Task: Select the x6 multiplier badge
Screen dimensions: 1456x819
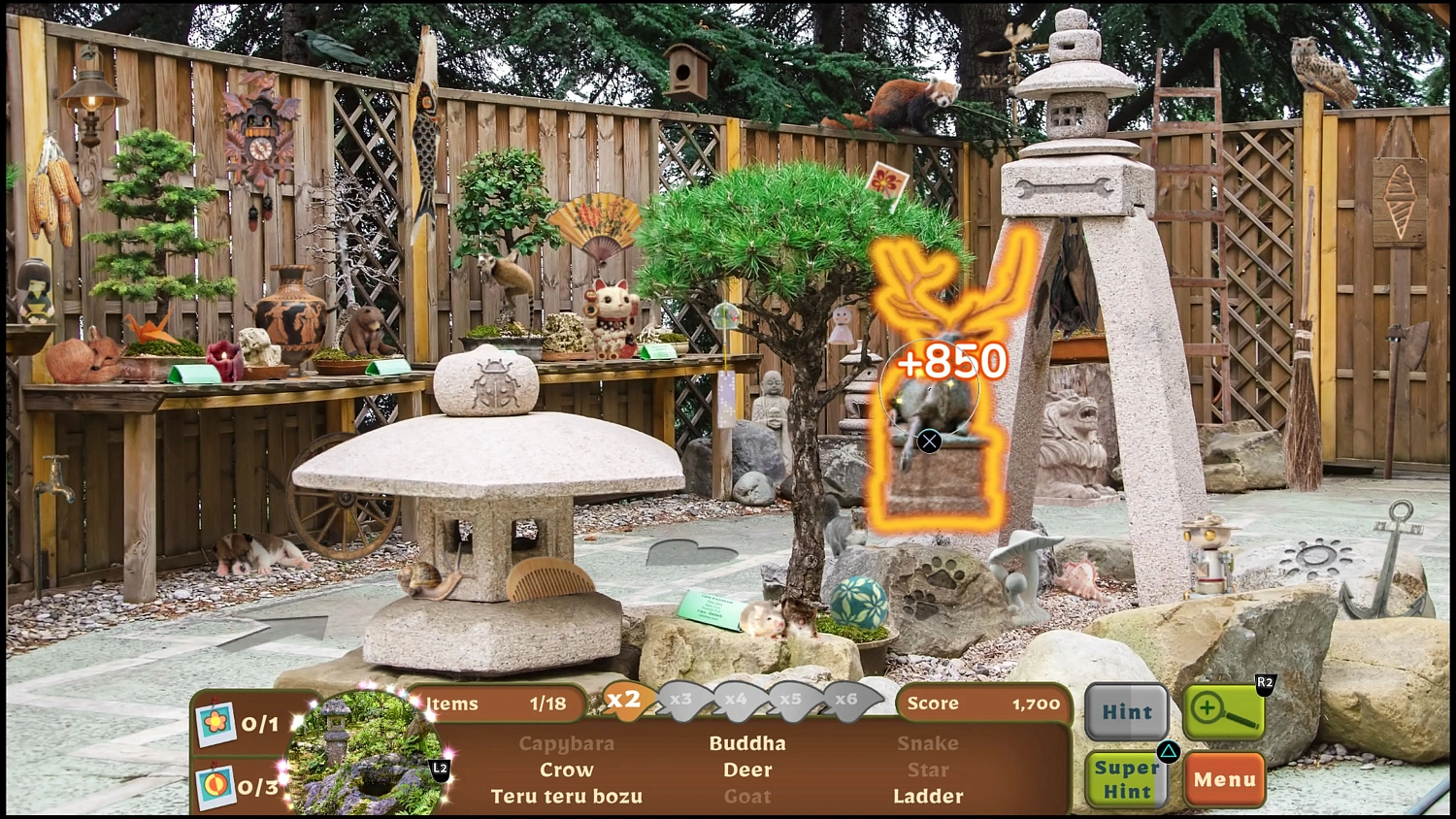Action: [846, 703]
